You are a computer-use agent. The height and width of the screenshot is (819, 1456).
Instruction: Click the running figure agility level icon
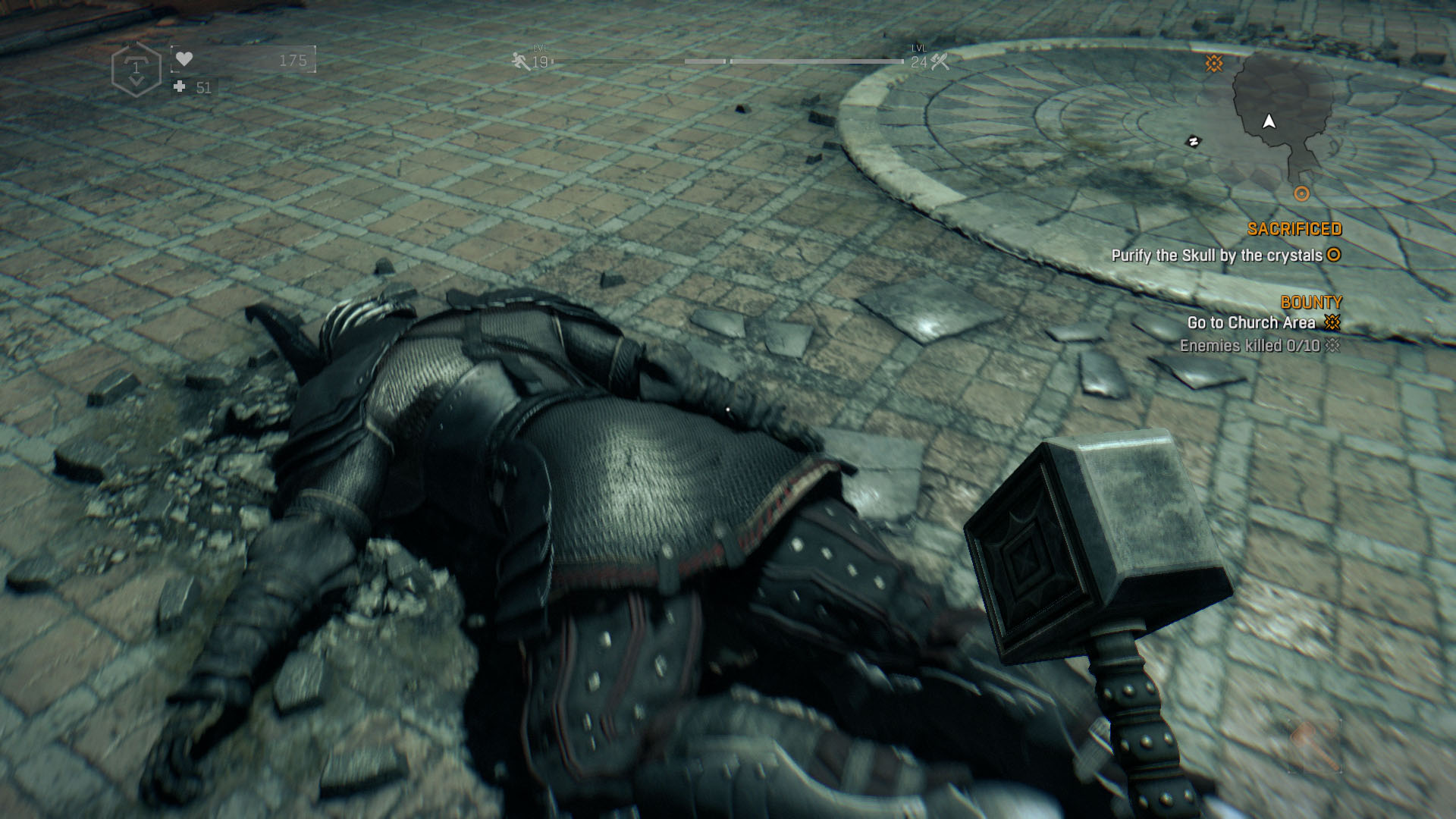pyautogui.click(x=521, y=61)
